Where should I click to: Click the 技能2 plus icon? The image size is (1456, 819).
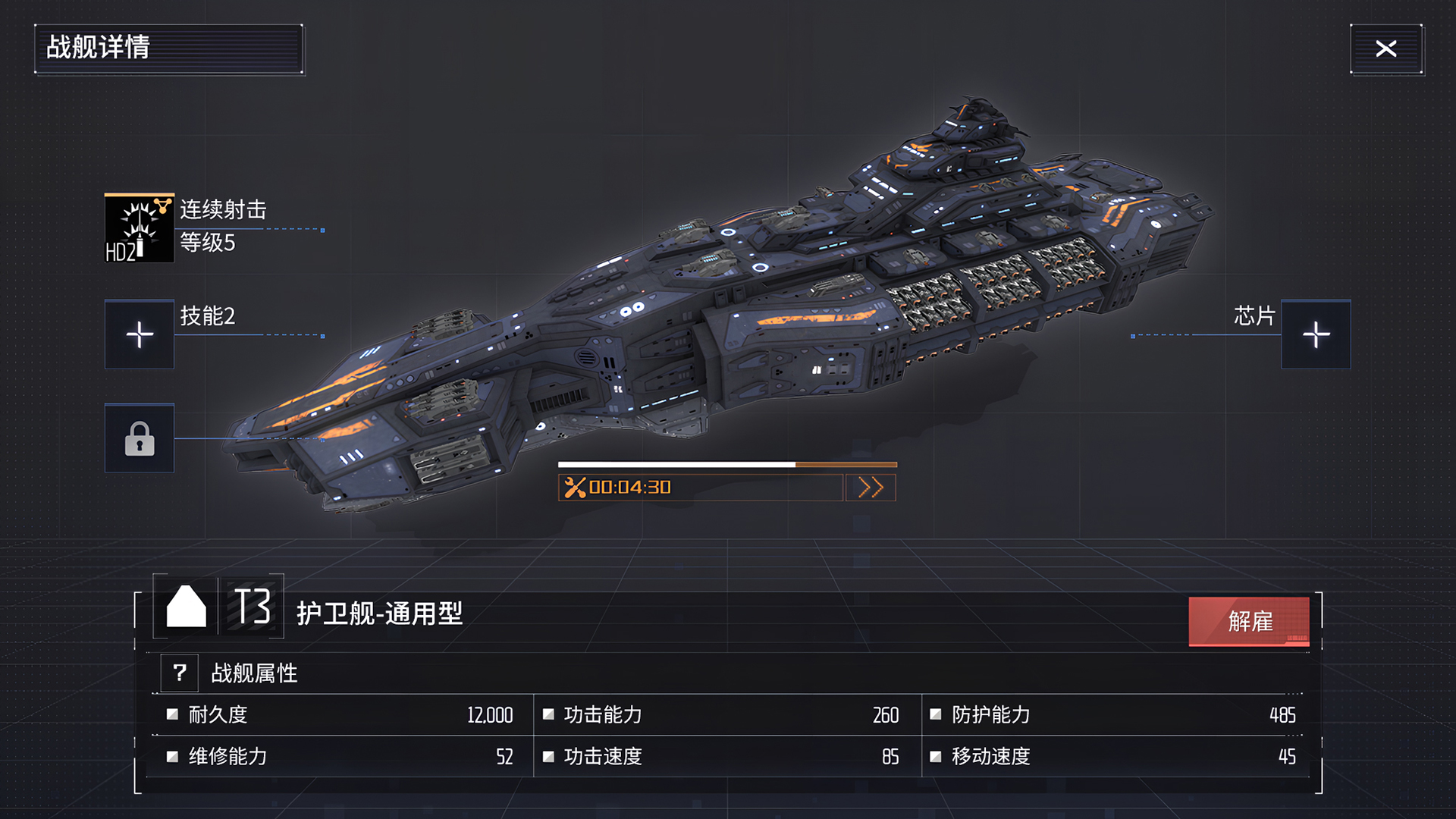[x=140, y=334]
